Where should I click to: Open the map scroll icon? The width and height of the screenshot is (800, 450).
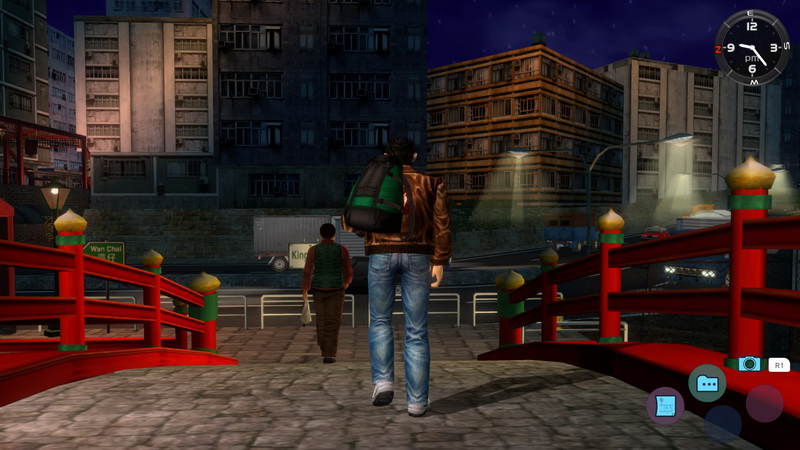coord(665,404)
